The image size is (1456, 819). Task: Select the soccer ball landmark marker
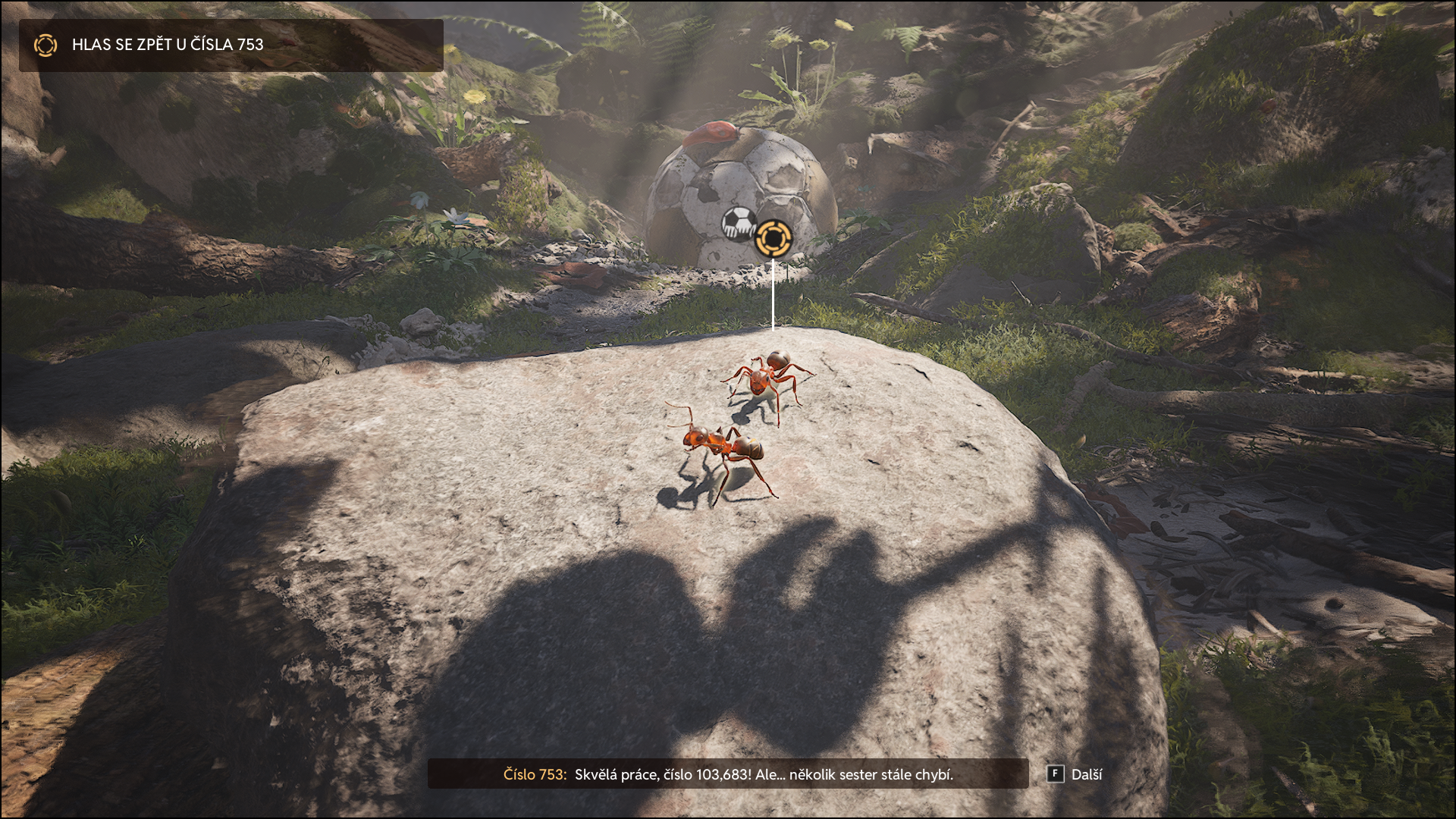point(739,223)
